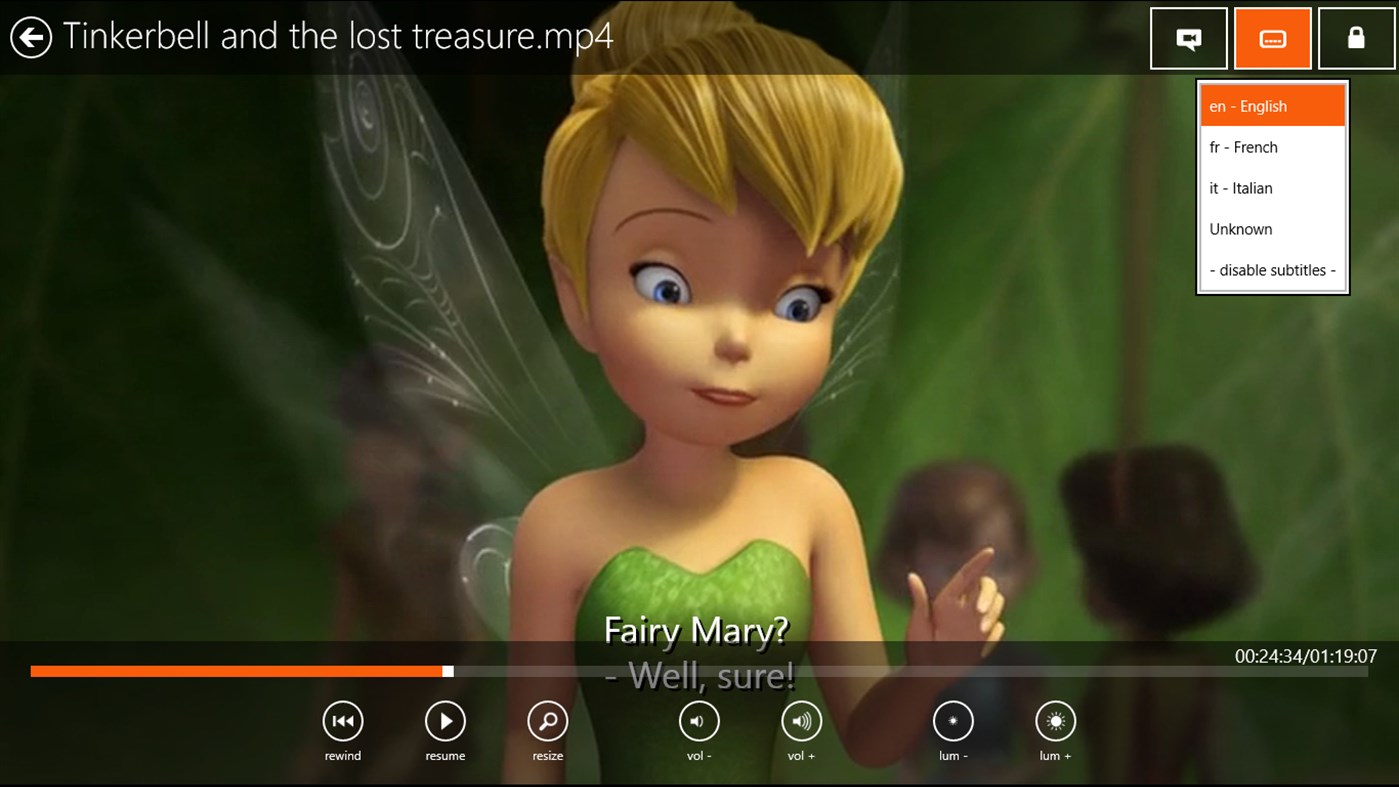Open the audio tracks speech-bubble icon
Image resolution: width=1399 pixels, height=787 pixels.
1188,38
